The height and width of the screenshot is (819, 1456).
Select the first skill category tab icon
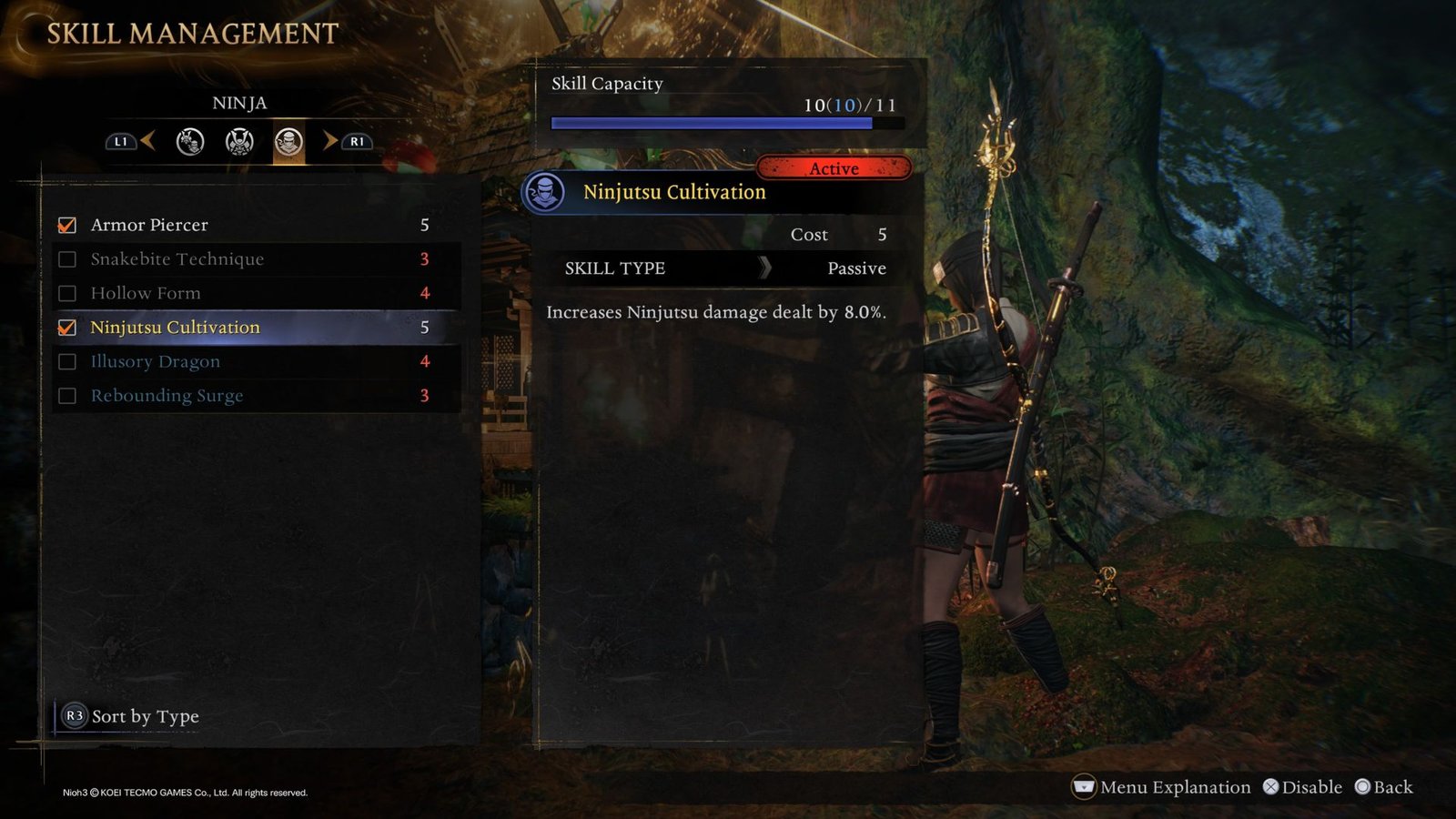(x=189, y=141)
